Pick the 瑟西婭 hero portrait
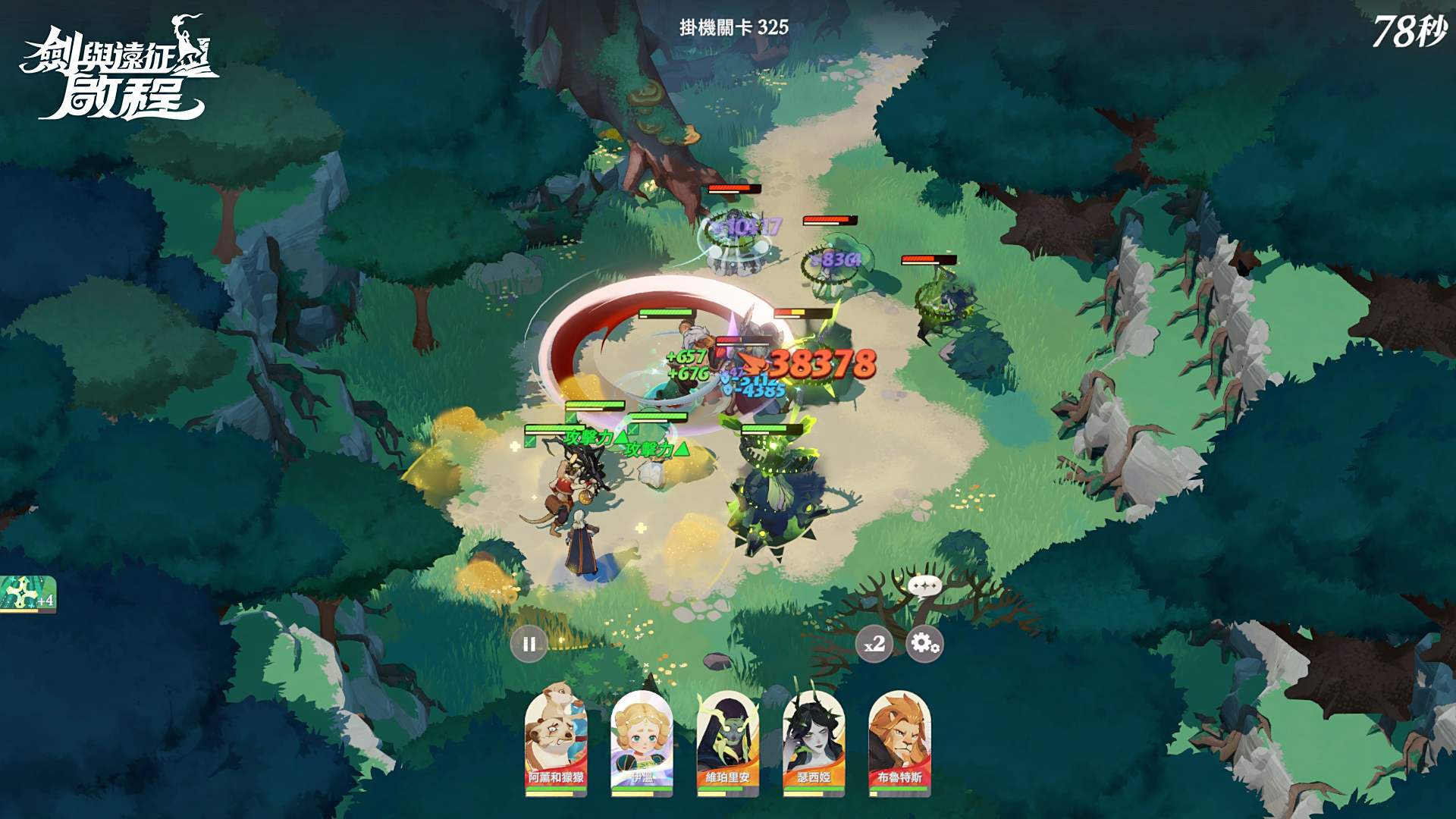The width and height of the screenshot is (1456, 819). coord(814,742)
